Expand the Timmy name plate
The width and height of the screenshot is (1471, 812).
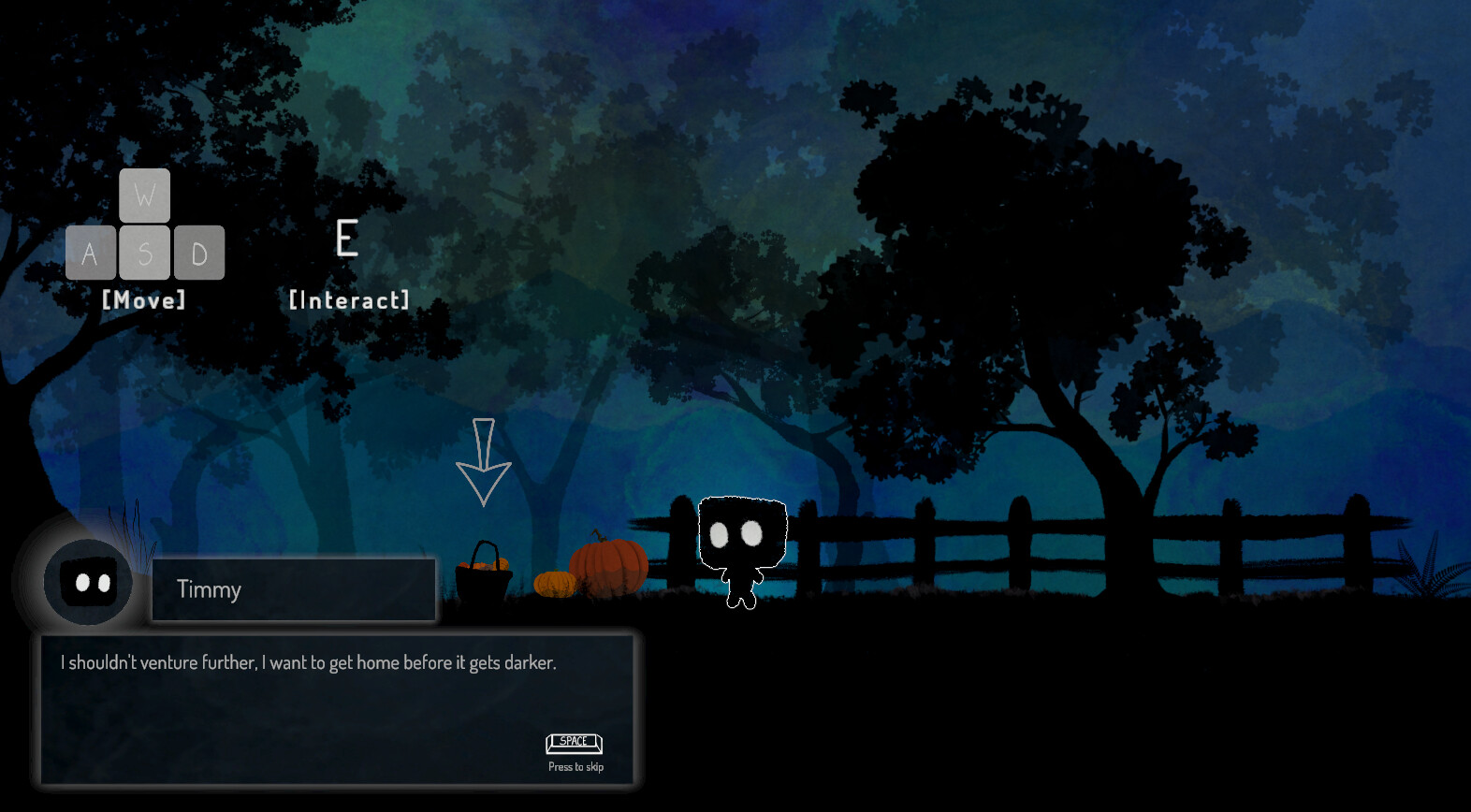292,589
